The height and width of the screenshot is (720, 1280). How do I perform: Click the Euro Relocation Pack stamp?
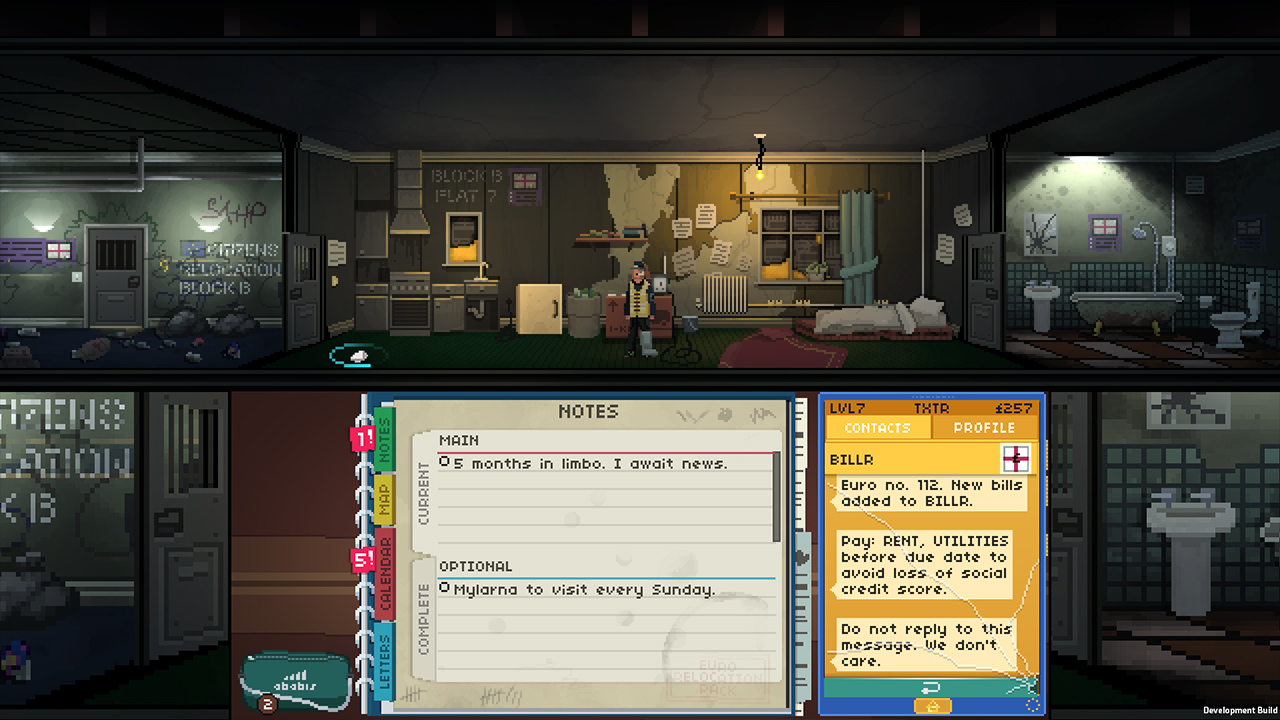click(718, 681)
